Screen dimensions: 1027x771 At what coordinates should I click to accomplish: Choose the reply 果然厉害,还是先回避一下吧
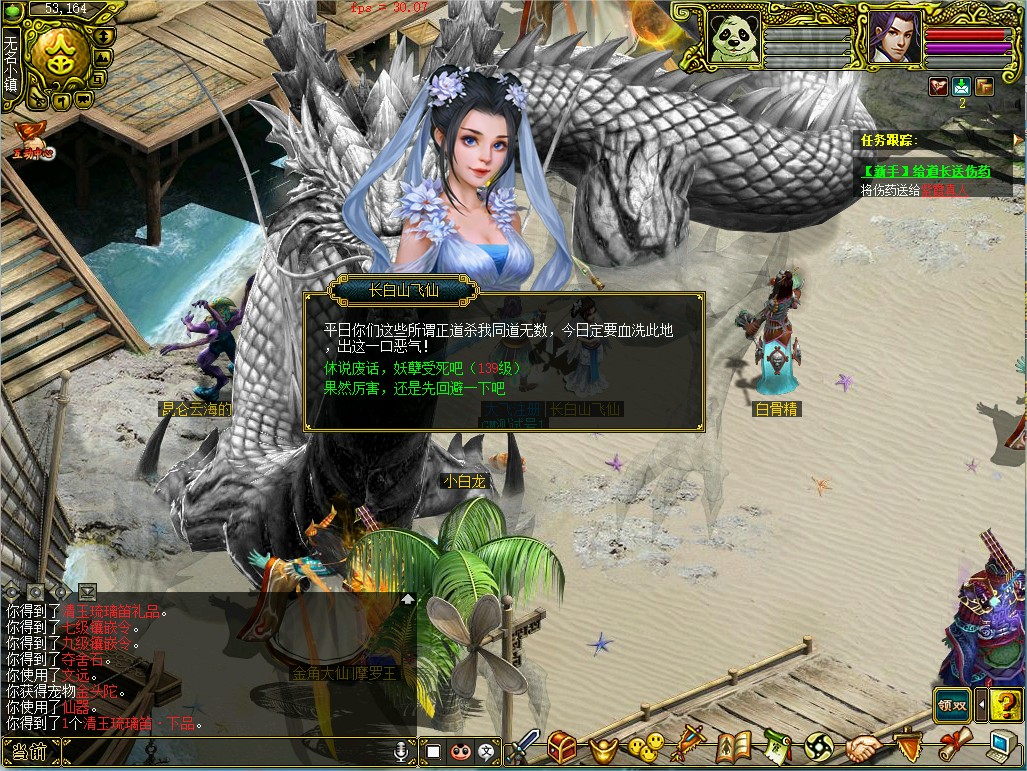pos(415,388)
